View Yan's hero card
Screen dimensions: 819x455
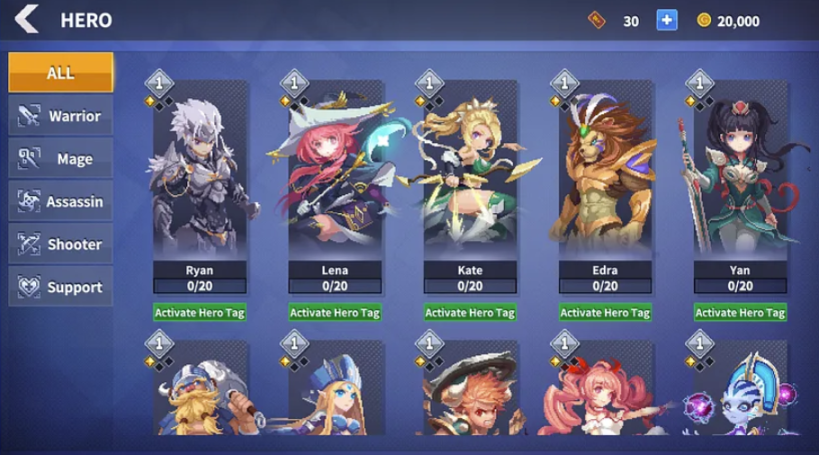pyautogui.click(x=740, y=180)
